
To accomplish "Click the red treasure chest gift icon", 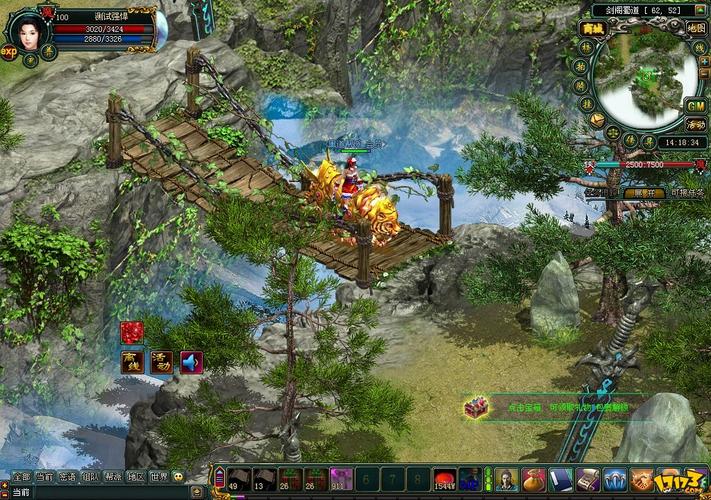I will click(x=475, y=407).
